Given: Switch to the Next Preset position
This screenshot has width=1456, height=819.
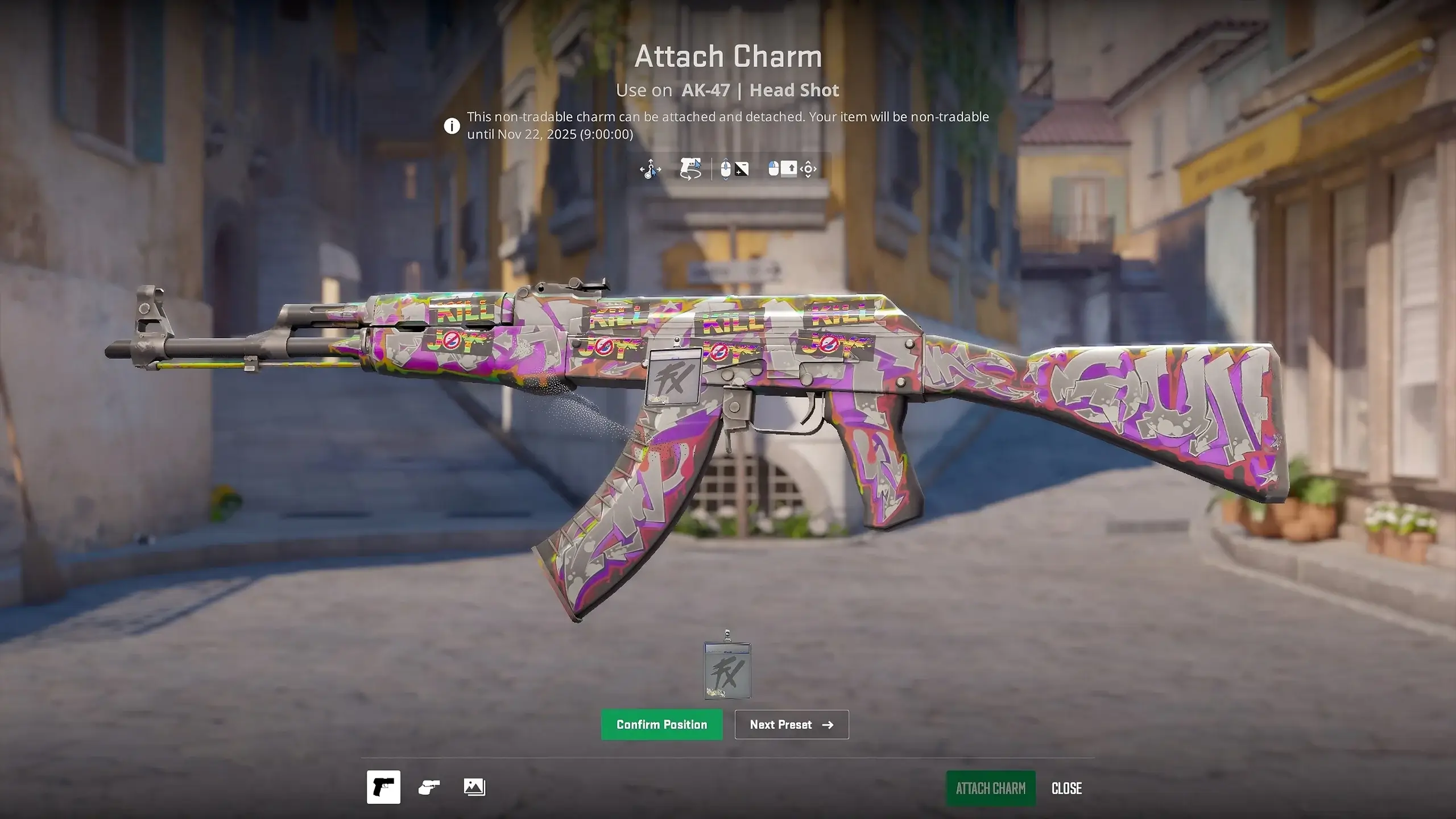Looking at the screenshot, I should pos(791,725).
